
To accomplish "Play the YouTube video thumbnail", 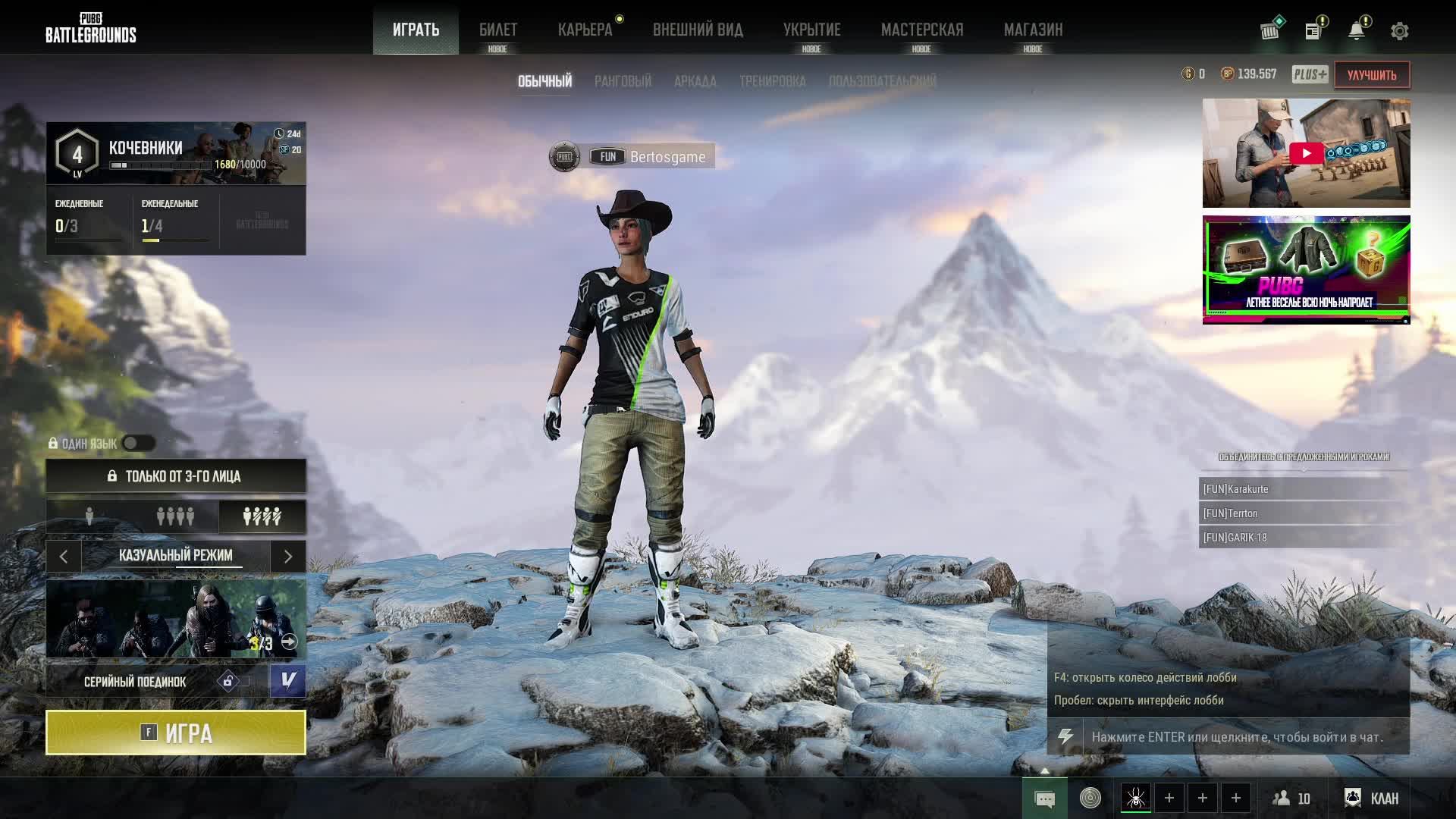I will pos(1306,153).
